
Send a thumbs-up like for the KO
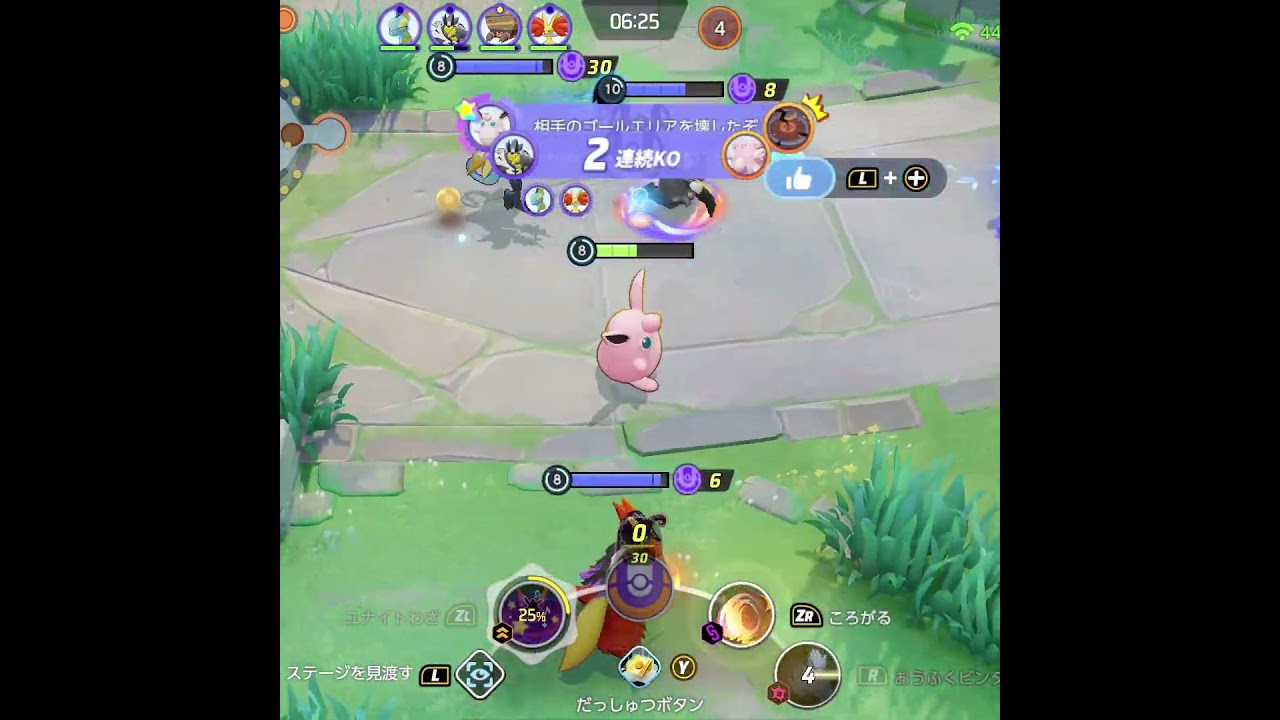[799, 180]
